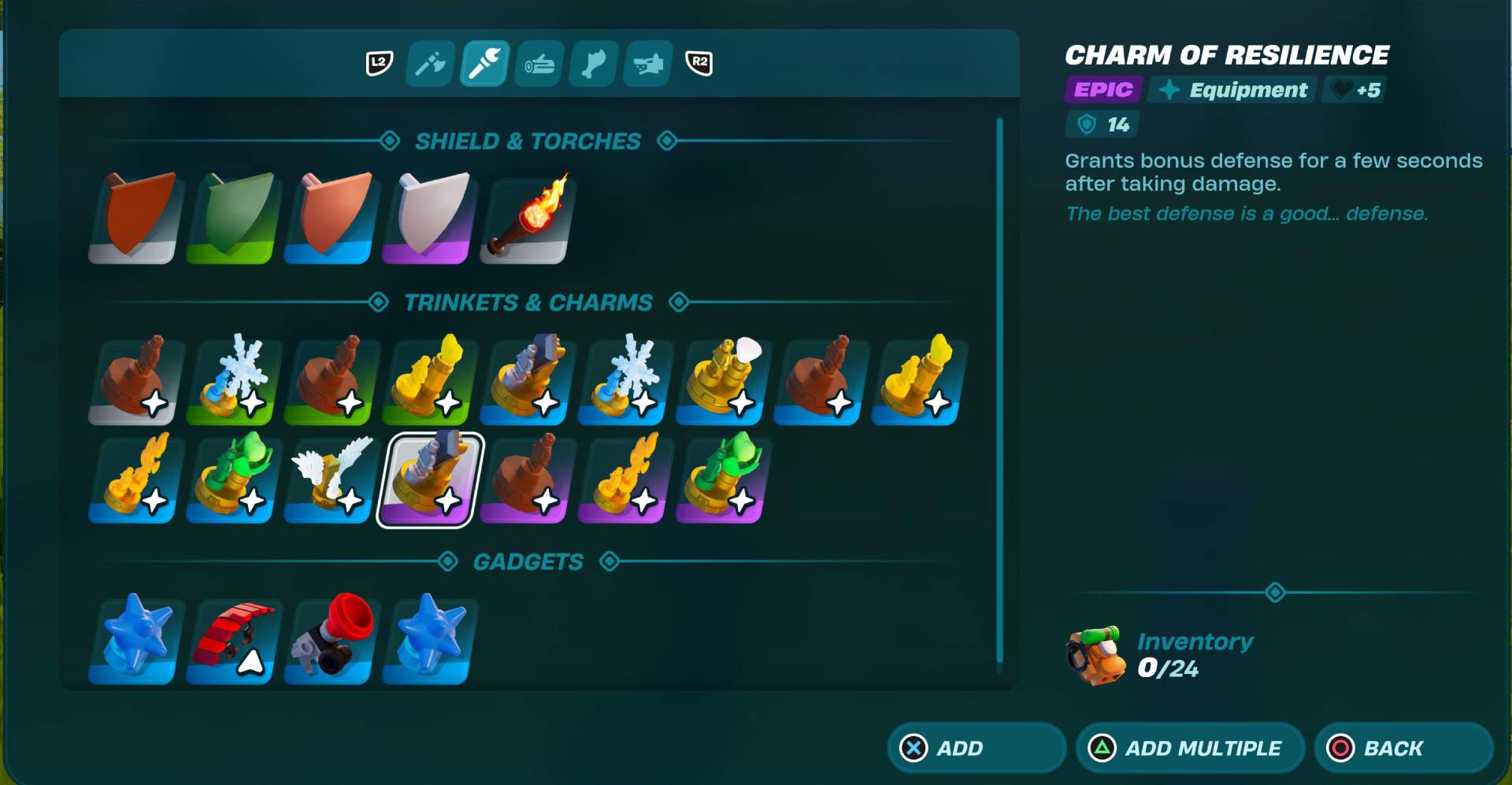
Task: Click the heart +5 health stat icon
Action: point(1353,90)
